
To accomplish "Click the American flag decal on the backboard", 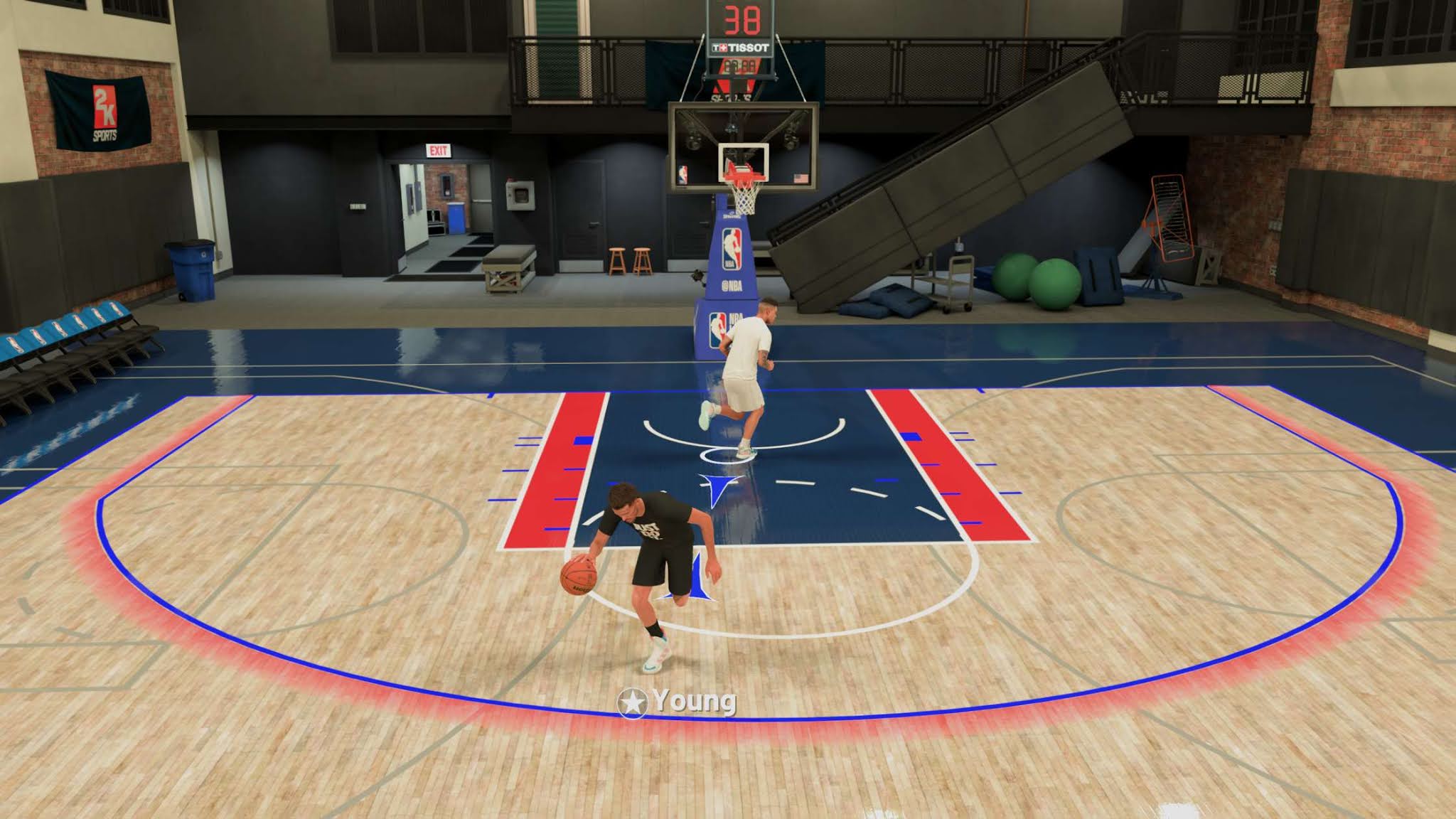I will point(801,177).
